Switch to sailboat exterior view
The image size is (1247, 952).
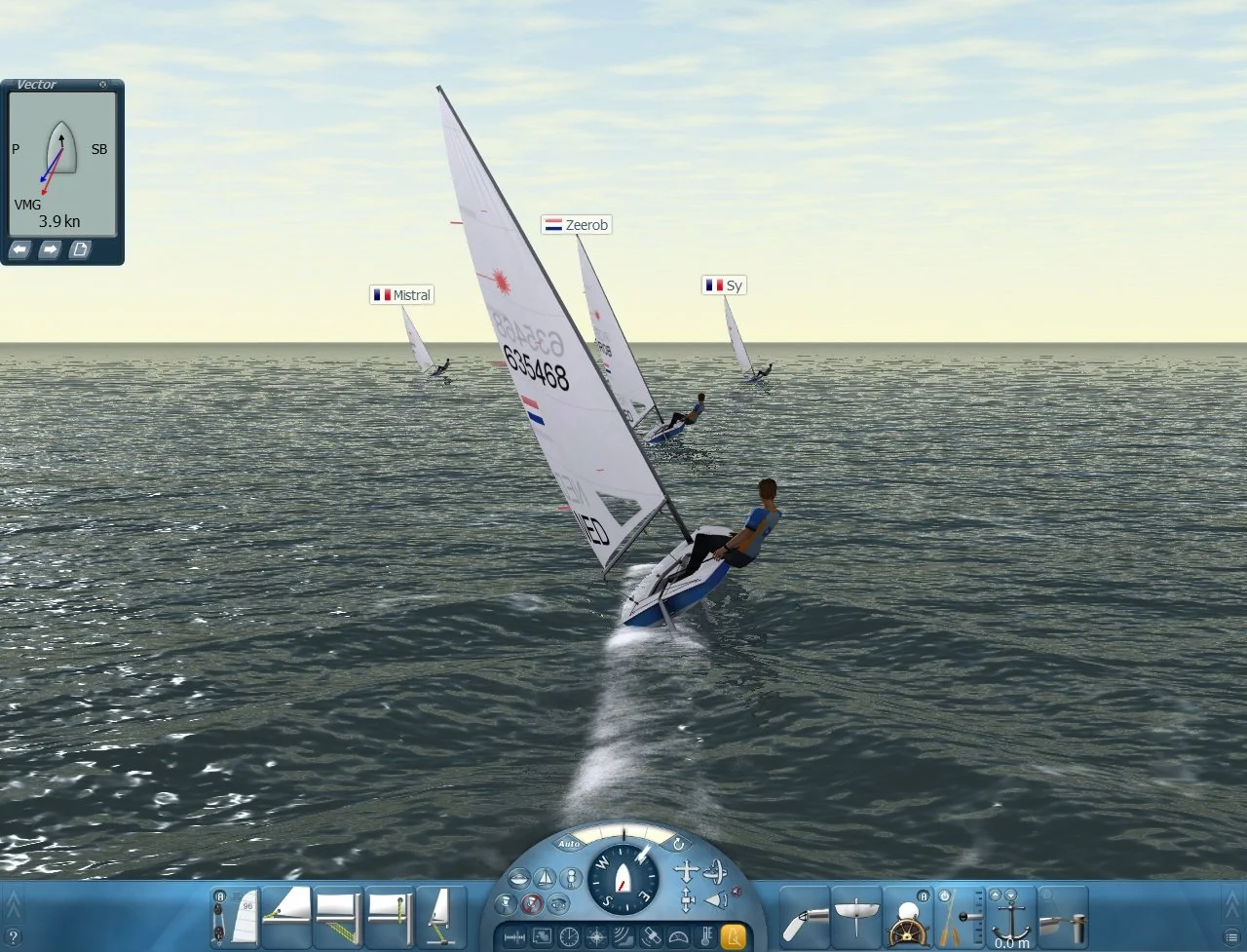(546, 877)
